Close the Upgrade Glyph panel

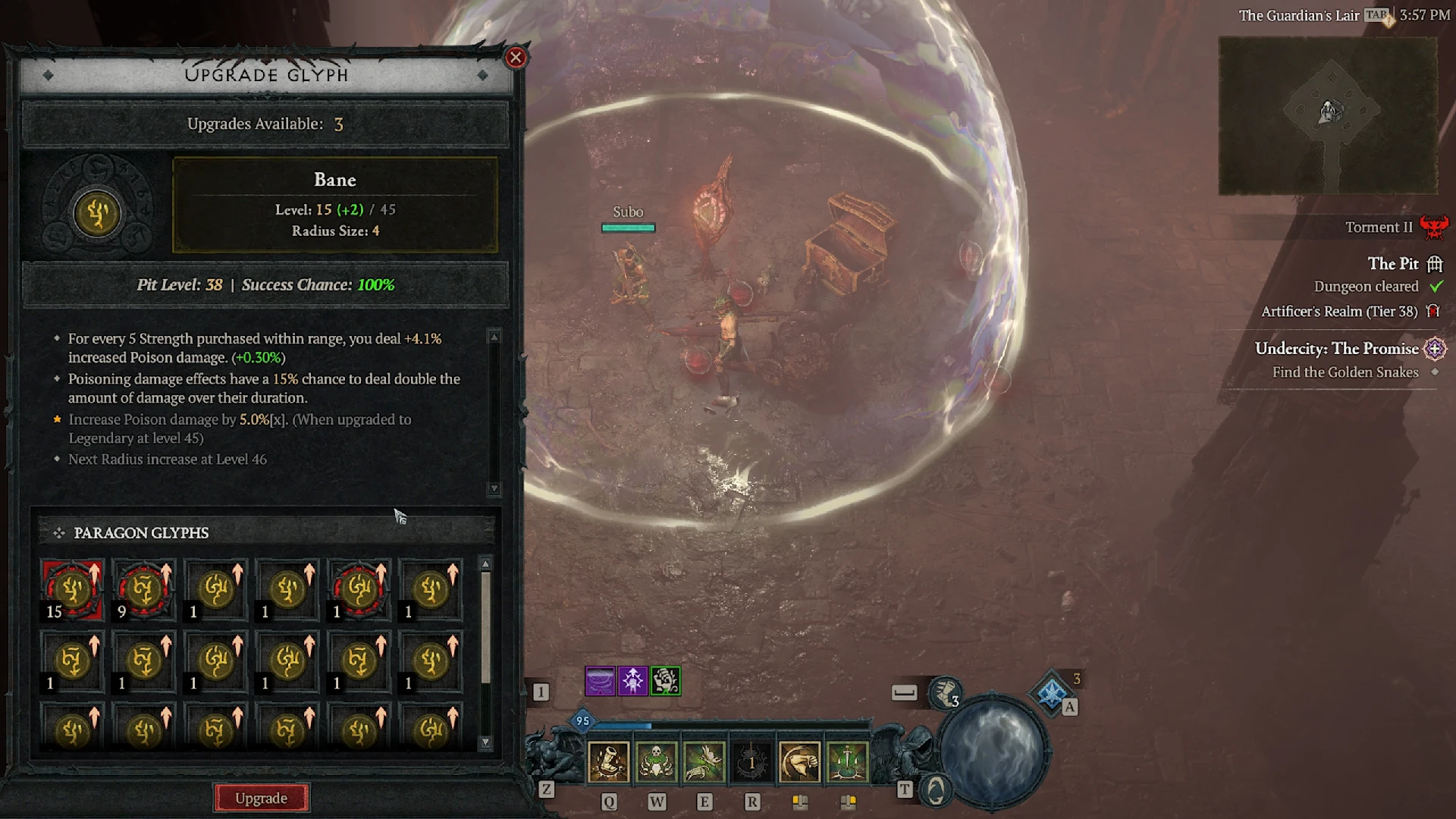(516, 58)
